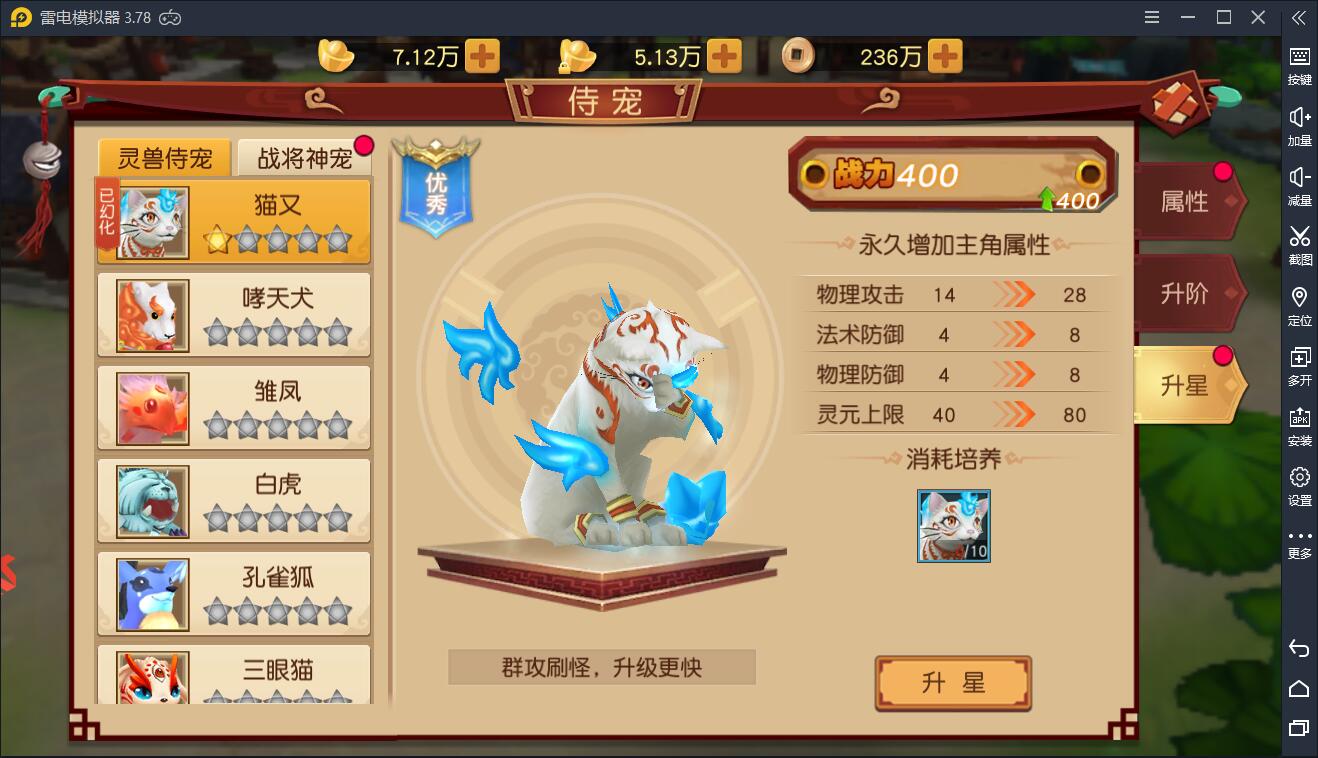Pick the 雏凤 pet entry
Viewport: 1318px width, 758px height.
click(234, 407)
